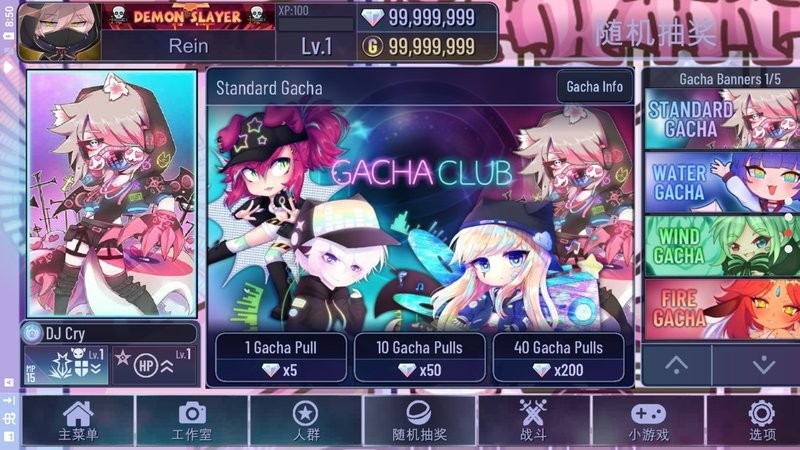Screen dimensions: 800x450
Task: Switch to the Gacha (随机抽奖) tab
Action: coord(419,420)
